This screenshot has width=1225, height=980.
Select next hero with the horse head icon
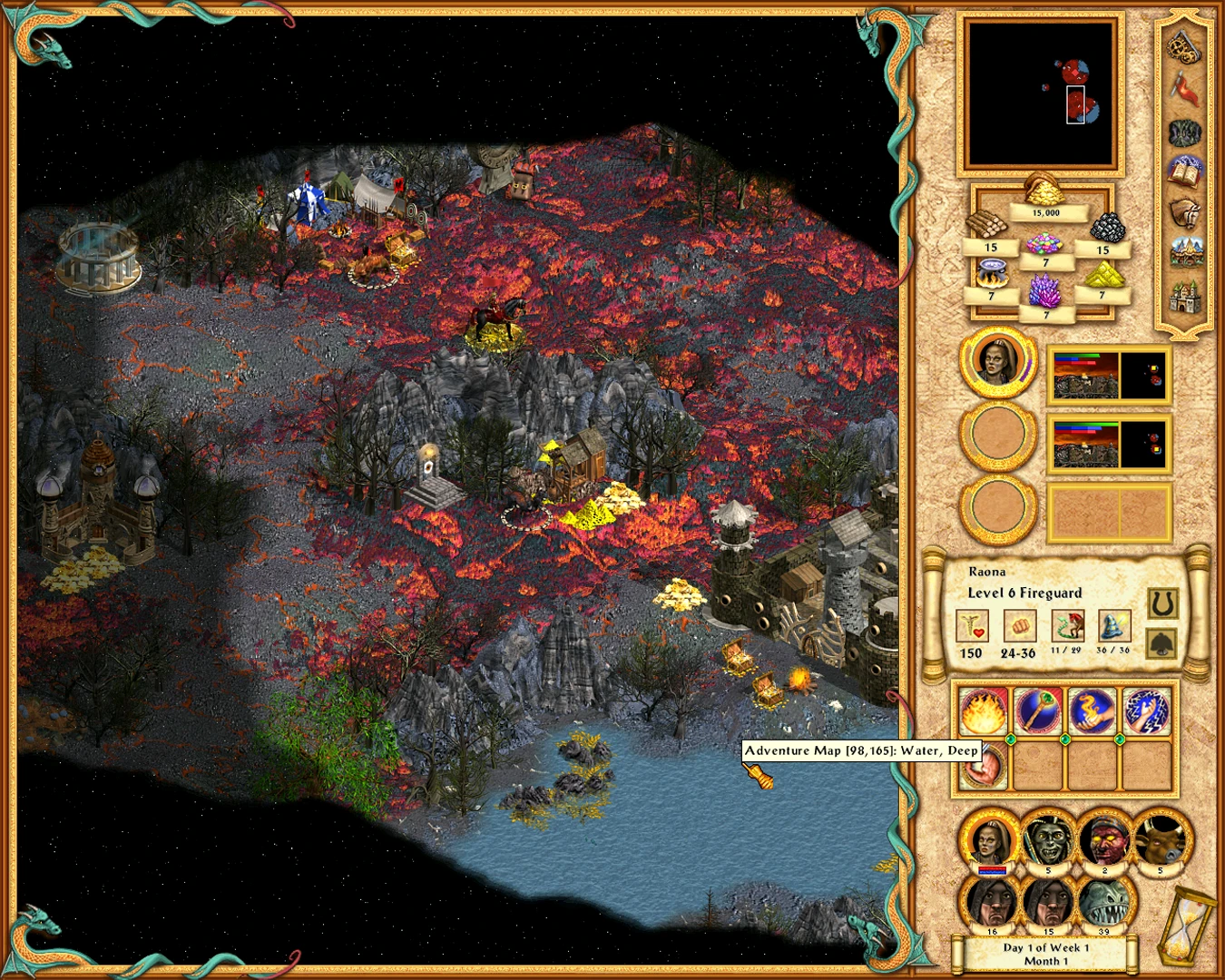(x=1186, y=212)
